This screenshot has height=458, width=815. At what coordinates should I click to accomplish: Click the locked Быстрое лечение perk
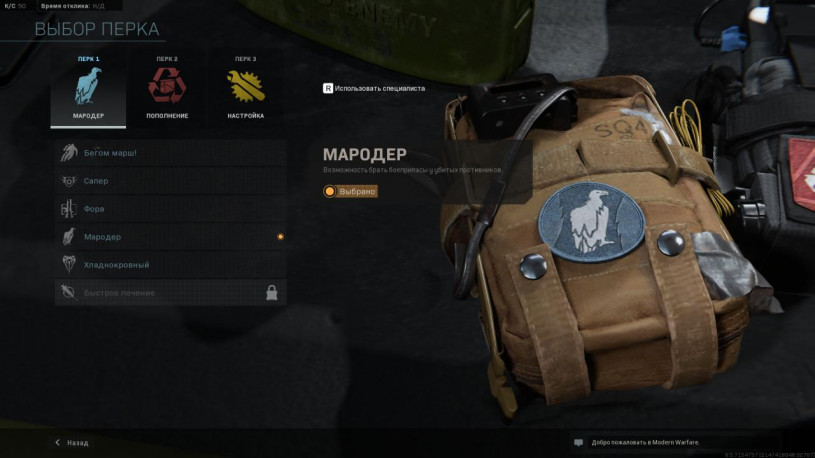click(x=170, y=293)
